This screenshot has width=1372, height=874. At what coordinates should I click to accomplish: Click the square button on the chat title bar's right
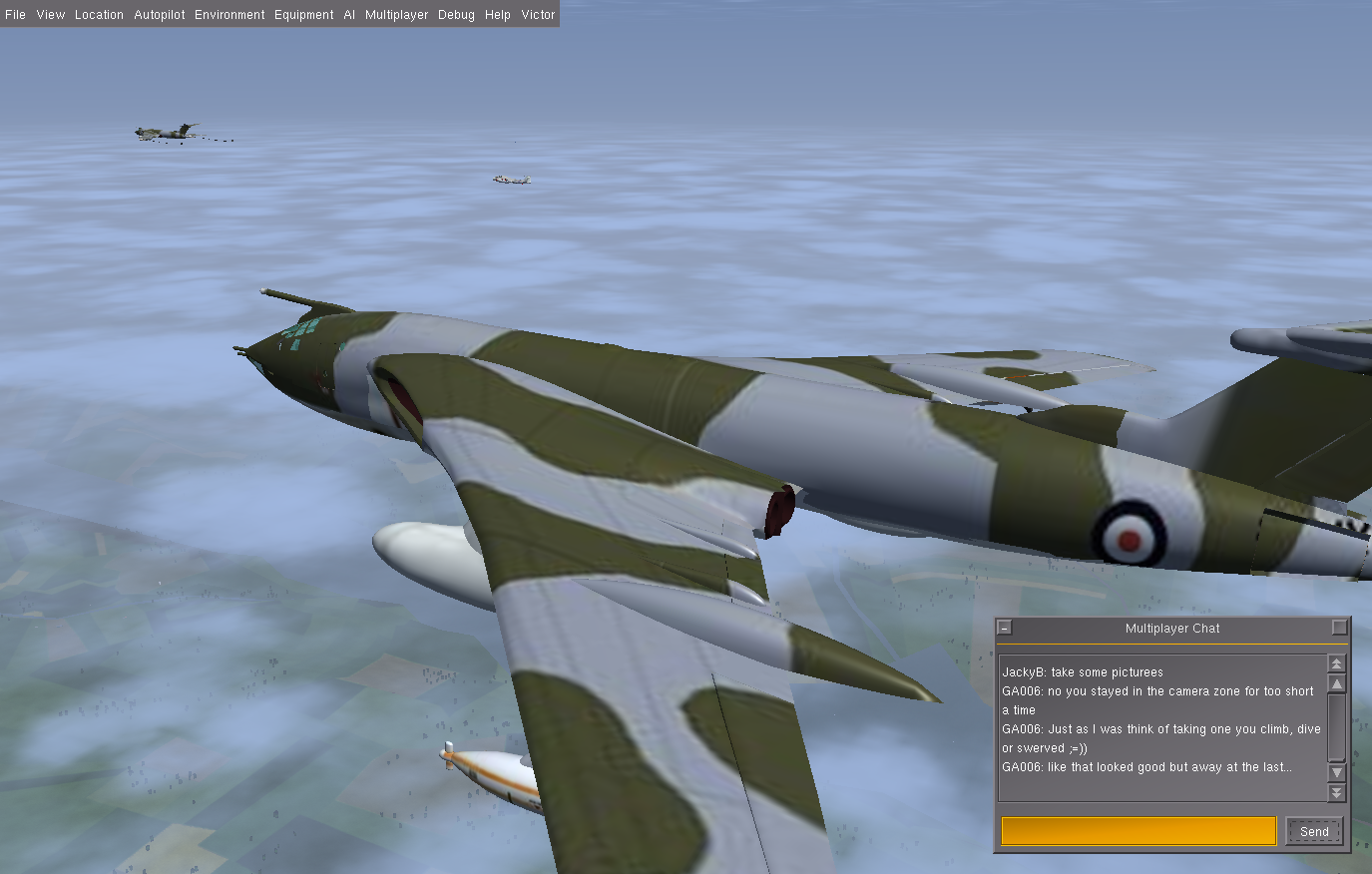pos(1339,628)
